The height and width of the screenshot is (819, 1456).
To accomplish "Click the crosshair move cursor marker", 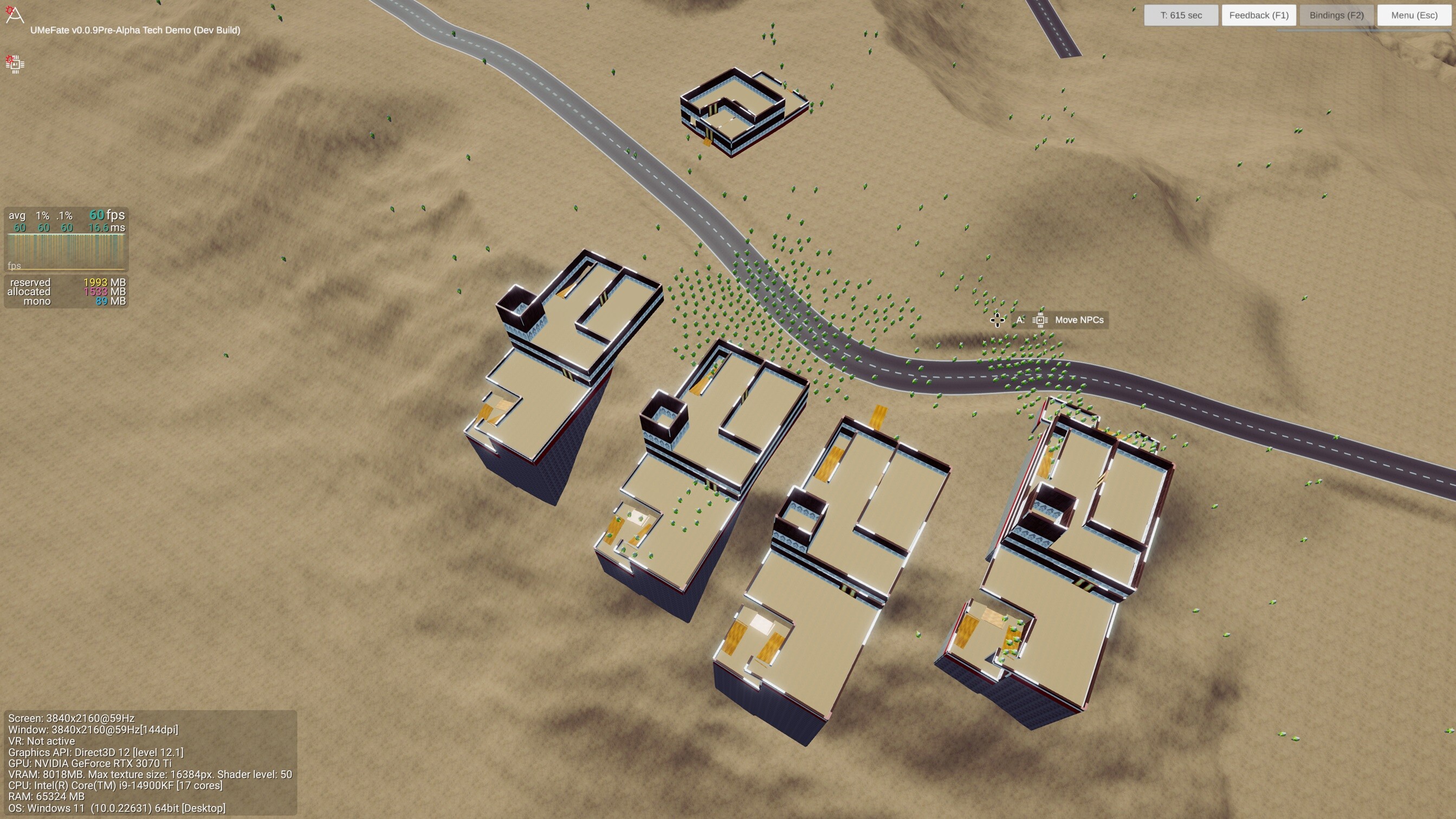I will pos(996,320).
